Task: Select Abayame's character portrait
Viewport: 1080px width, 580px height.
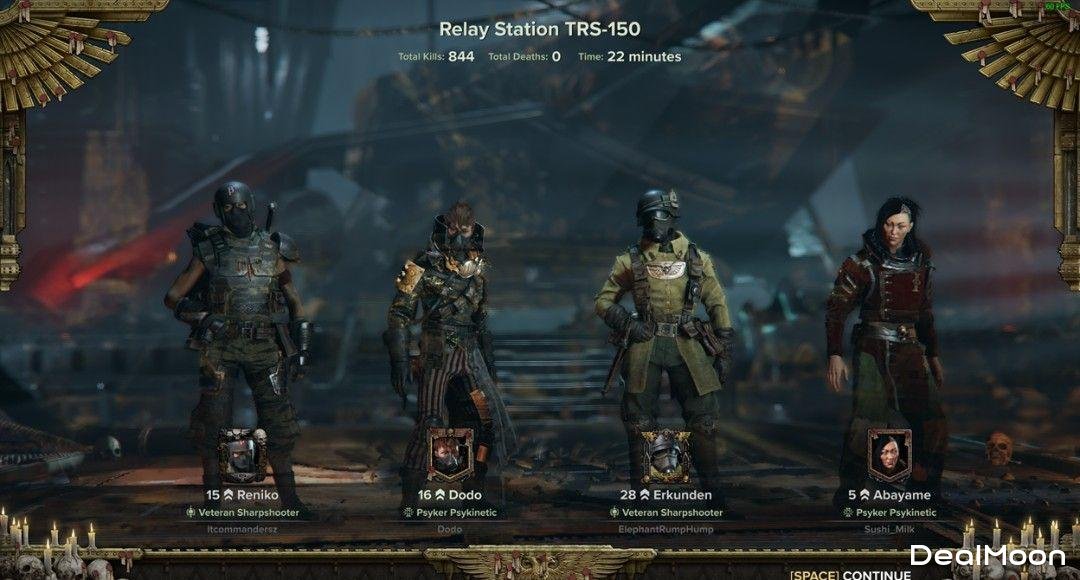Action: (x=889, y=456)
